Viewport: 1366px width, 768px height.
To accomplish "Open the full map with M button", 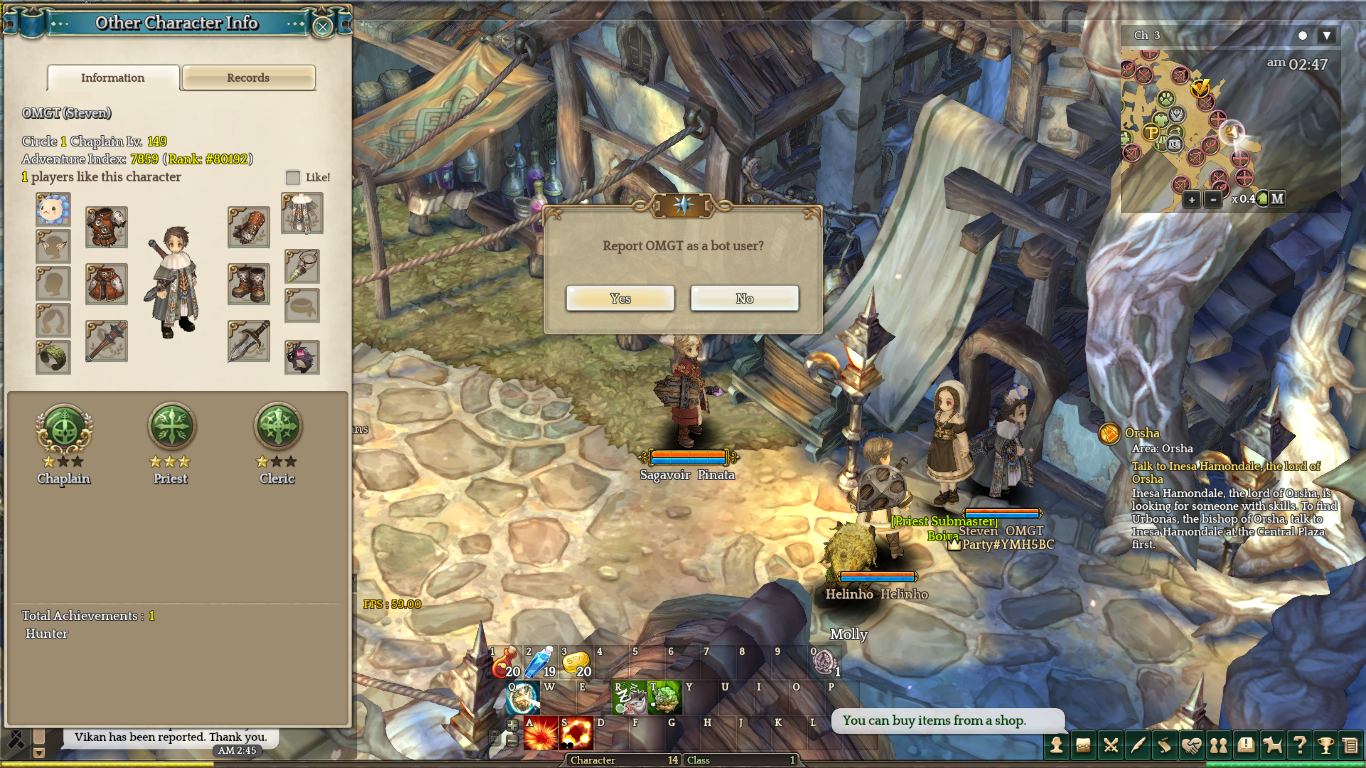I will (x=1277, y=199).
